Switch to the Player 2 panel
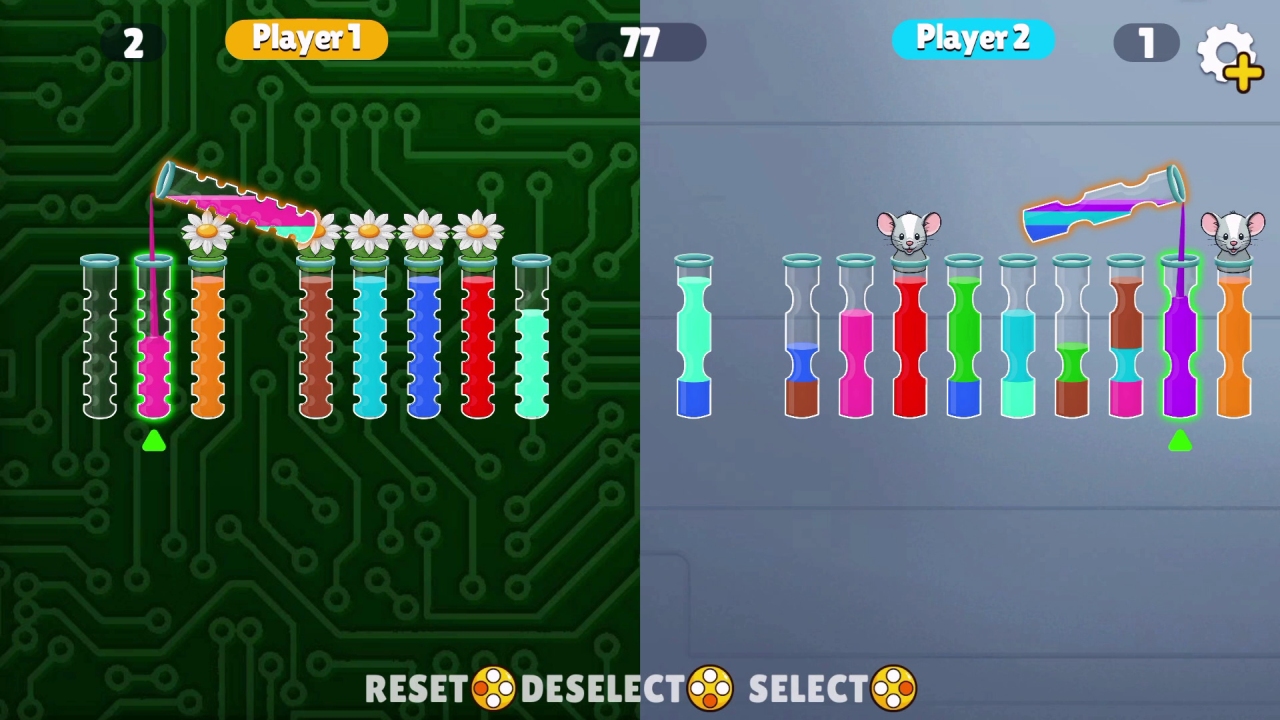 click(x=972, y=38)
